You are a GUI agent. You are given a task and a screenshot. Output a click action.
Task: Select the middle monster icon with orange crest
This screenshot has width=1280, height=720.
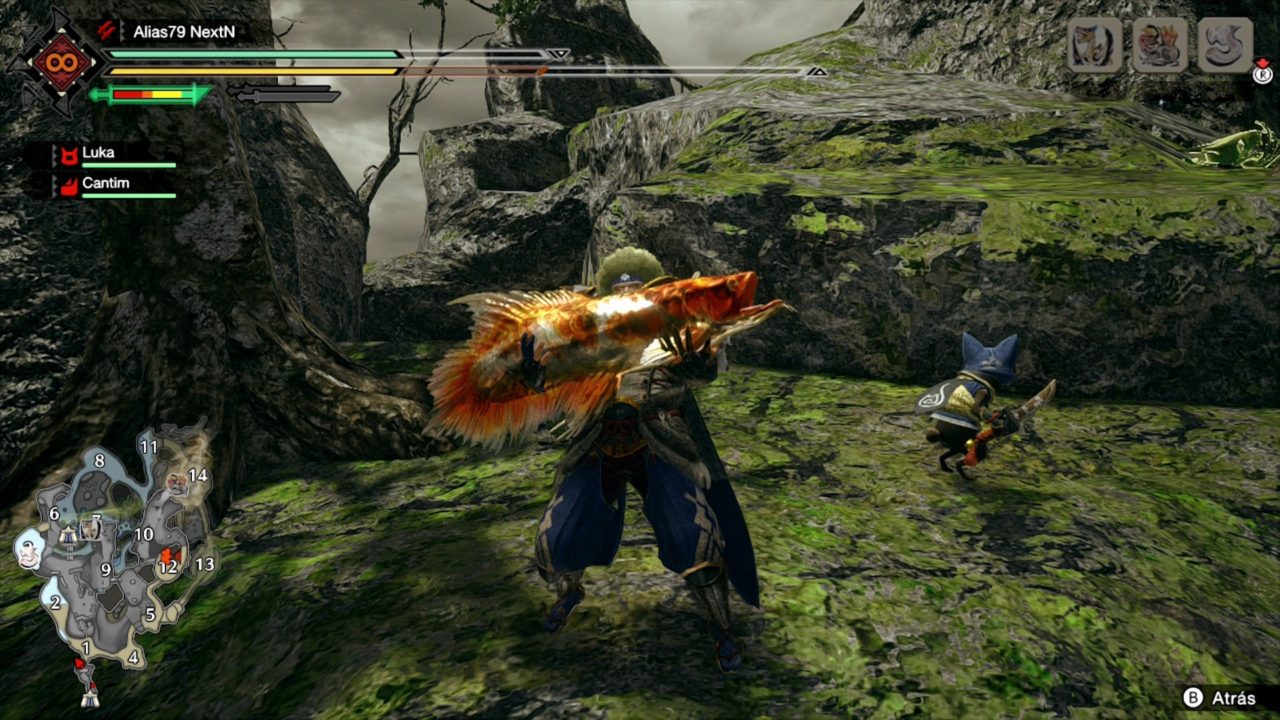pyautogui.click(x=1160, y=45)
